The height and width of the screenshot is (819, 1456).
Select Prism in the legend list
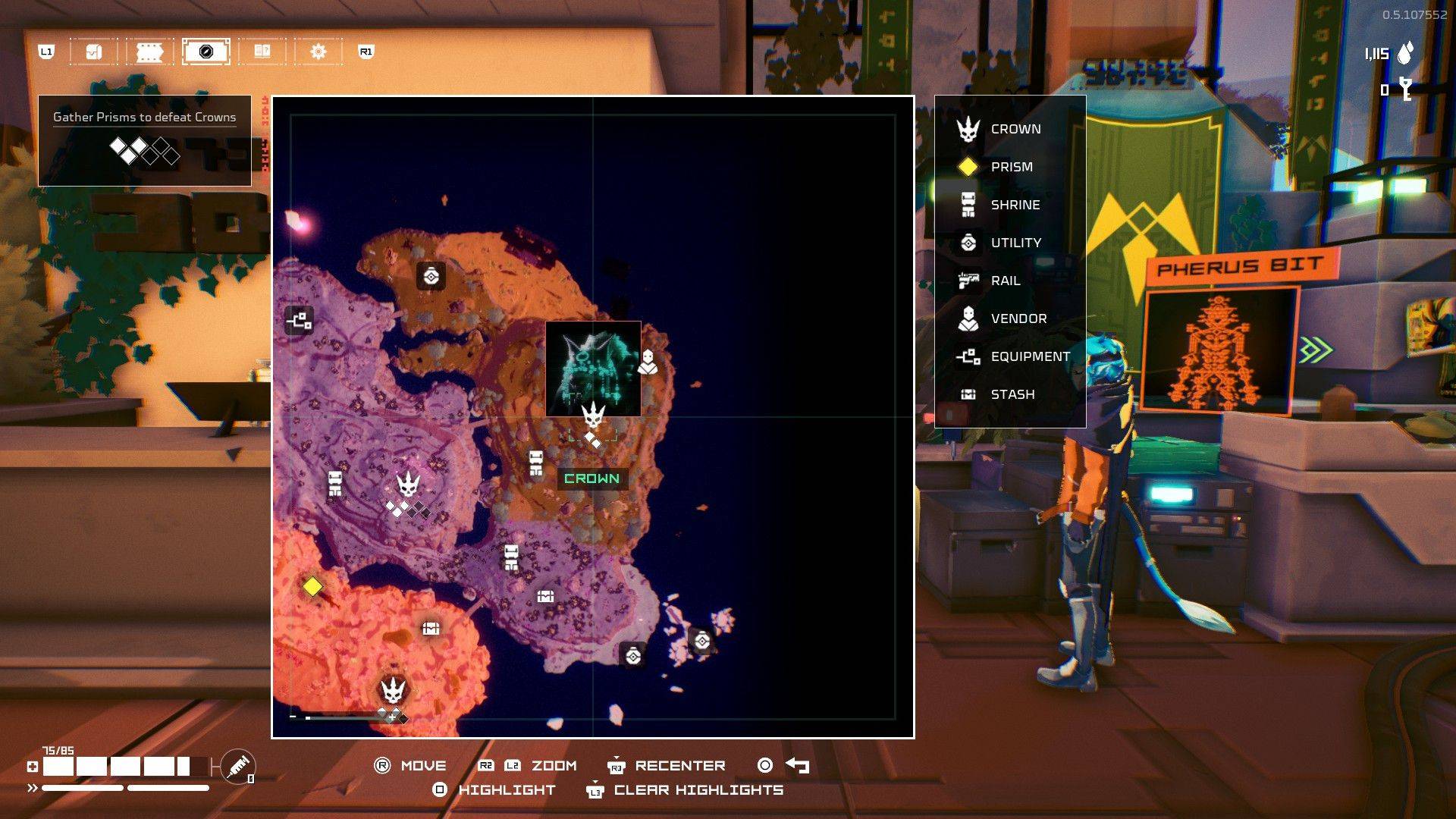[1011, 167]
